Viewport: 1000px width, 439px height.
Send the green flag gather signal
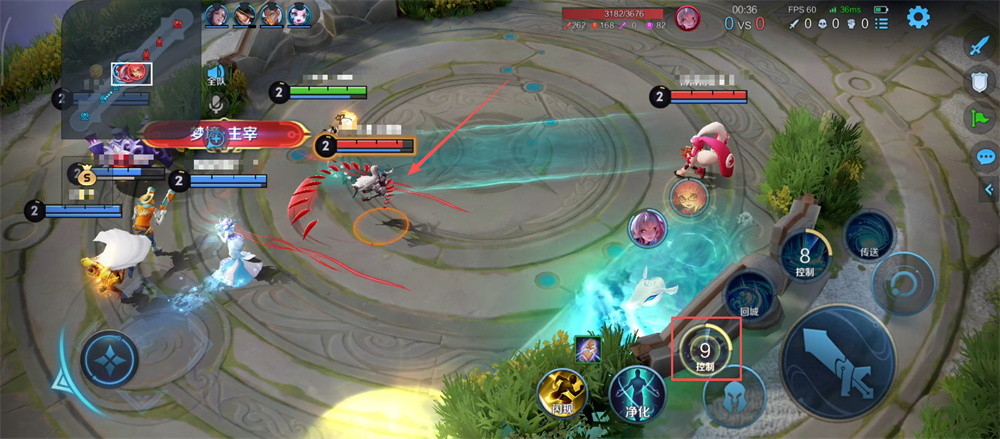(978, 119)
